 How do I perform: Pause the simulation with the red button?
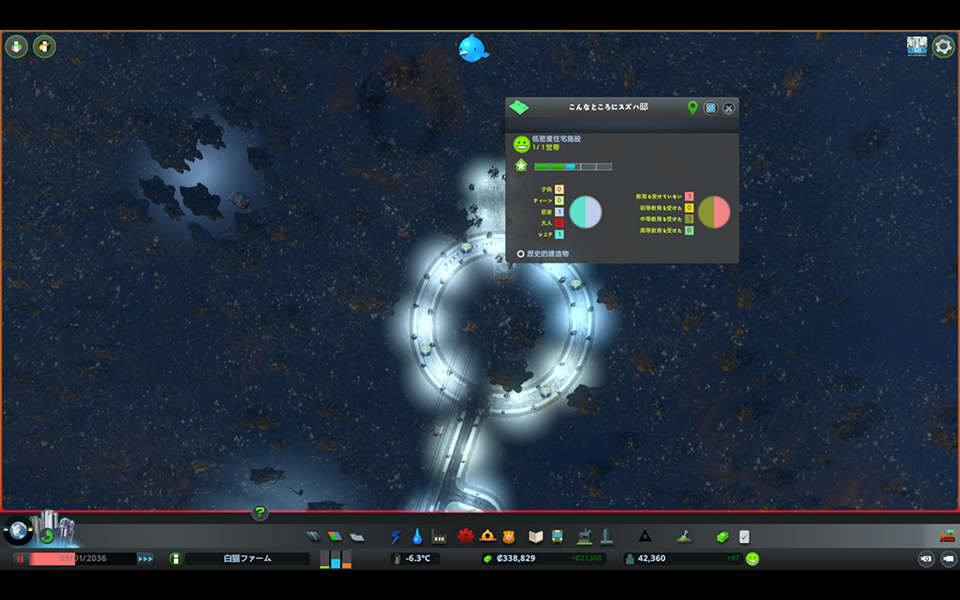click(x=19, y=559)
